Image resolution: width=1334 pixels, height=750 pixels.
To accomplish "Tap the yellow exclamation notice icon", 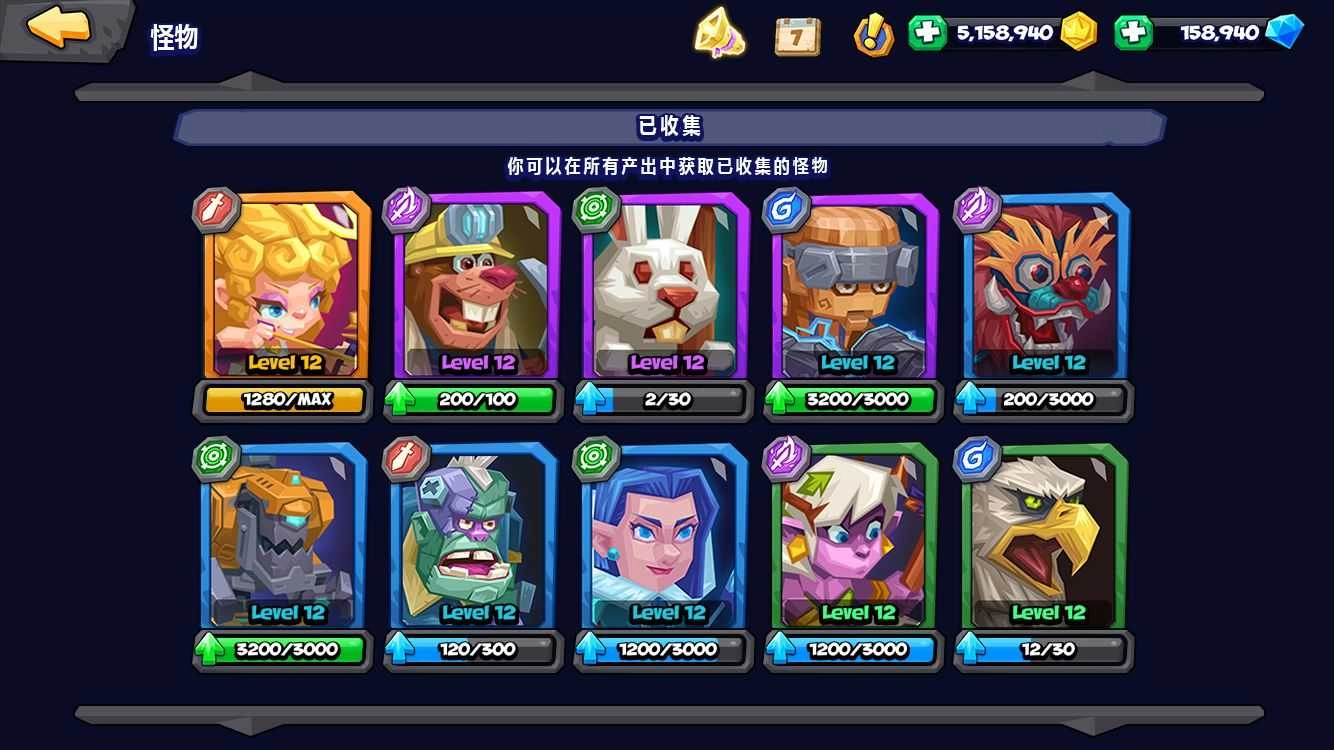I will point(873,33).
